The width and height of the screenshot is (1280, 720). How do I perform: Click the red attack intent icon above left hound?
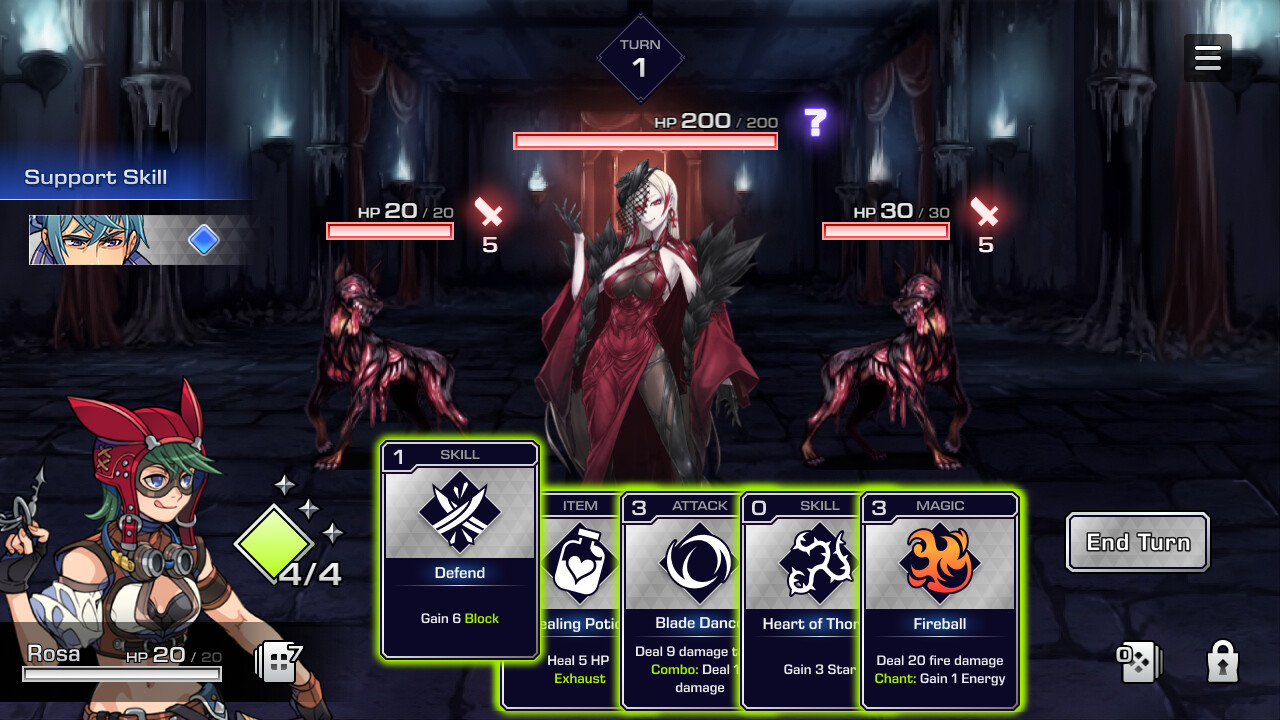click(488, 214)
